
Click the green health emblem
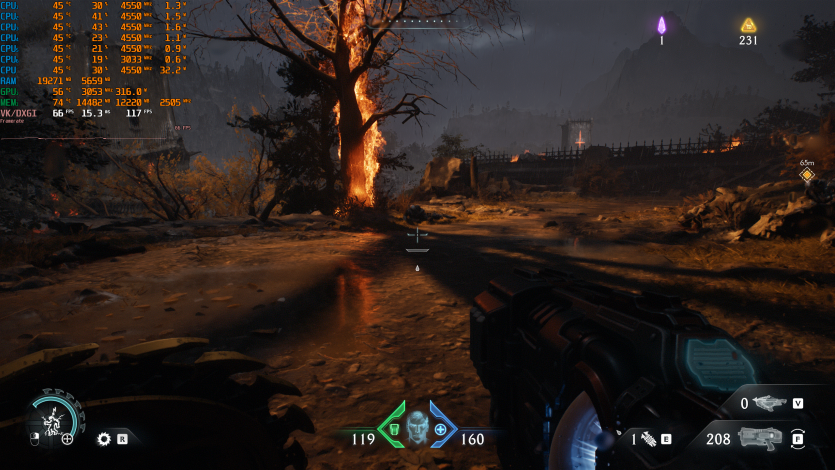(394, 427)
